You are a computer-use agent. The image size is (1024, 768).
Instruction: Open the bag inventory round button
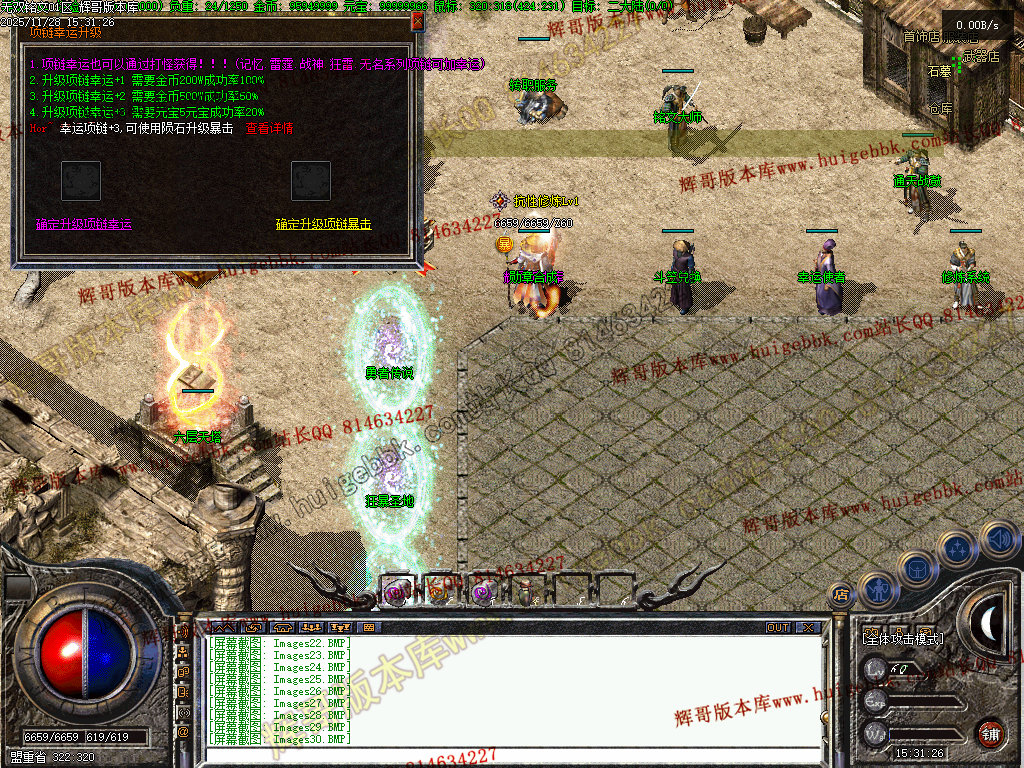tap(917, 569)
